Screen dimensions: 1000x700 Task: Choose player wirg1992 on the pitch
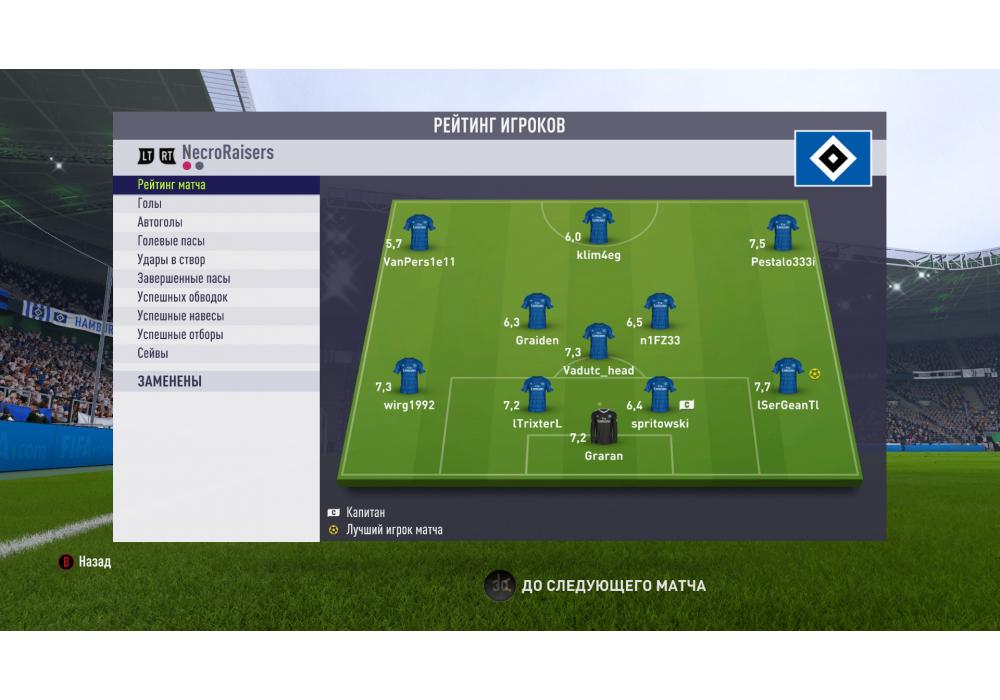[408, 376]
